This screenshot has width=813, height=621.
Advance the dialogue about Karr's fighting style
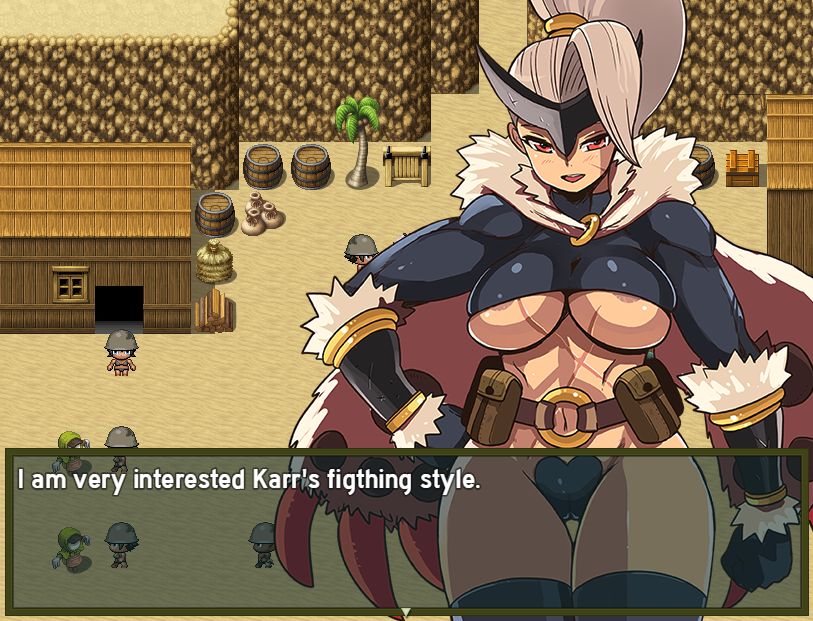[x=405, y=530]
